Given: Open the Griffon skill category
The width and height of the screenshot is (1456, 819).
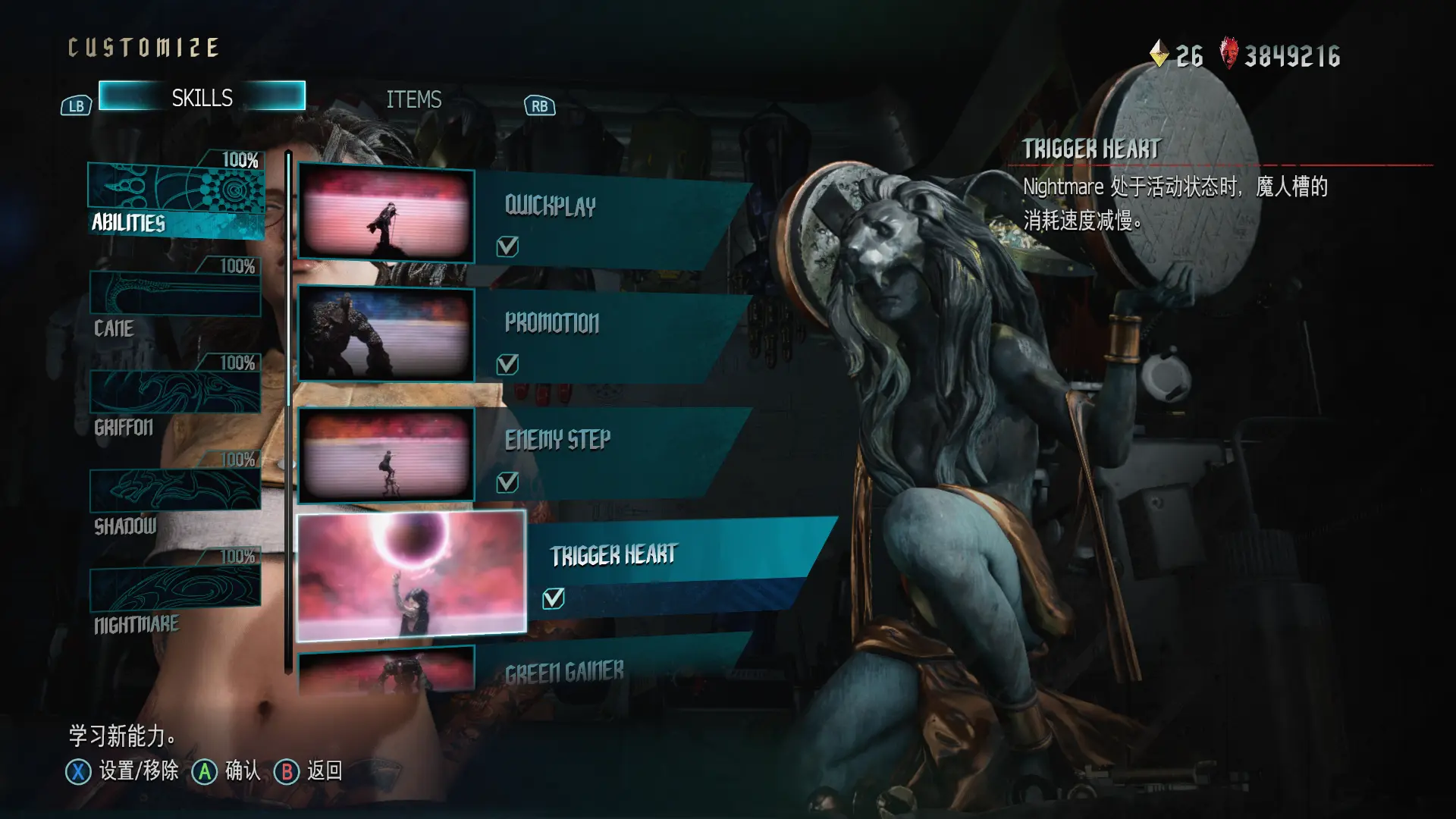Looking at the screenshot, I should [x=175, y=399].
